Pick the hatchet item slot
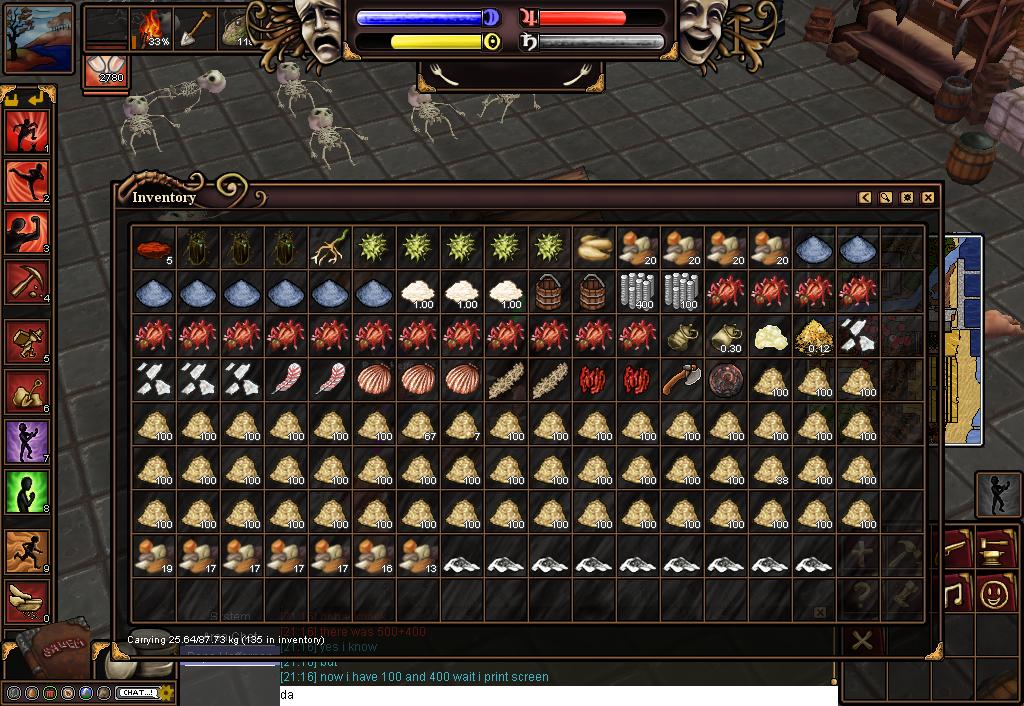This screenshot has height=706, width=1024. [682, 379]
